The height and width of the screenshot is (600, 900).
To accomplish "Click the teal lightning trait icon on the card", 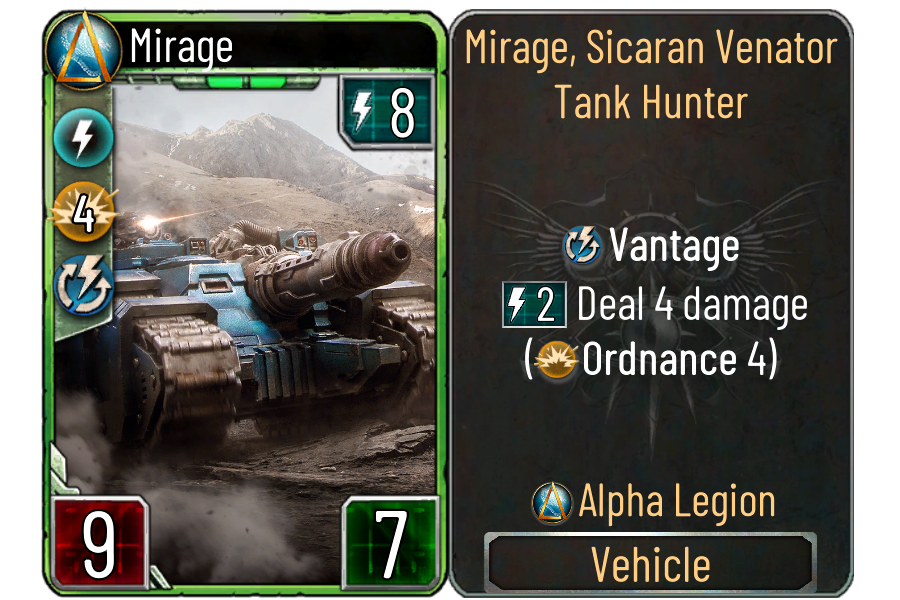I will coord(83,139).
